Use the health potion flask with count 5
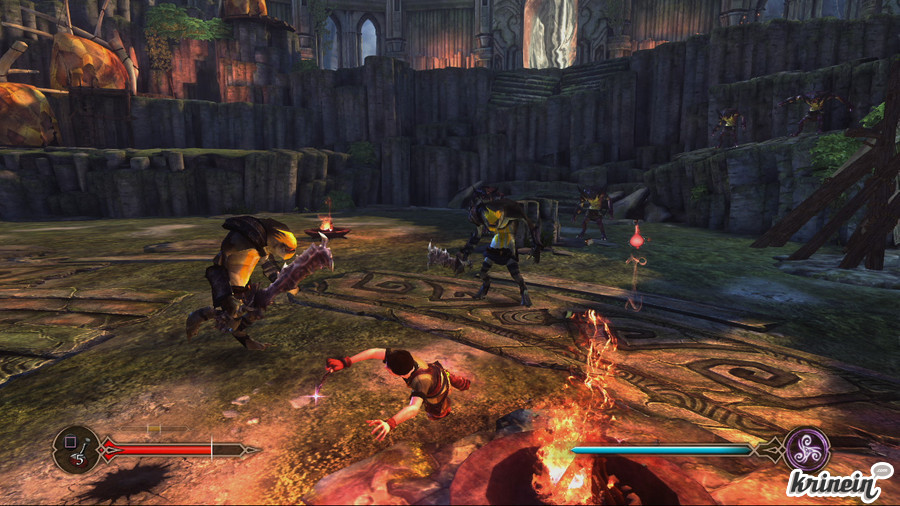This screenshot has height=506, width=900. pyautogui.click(x=76, y=450)
